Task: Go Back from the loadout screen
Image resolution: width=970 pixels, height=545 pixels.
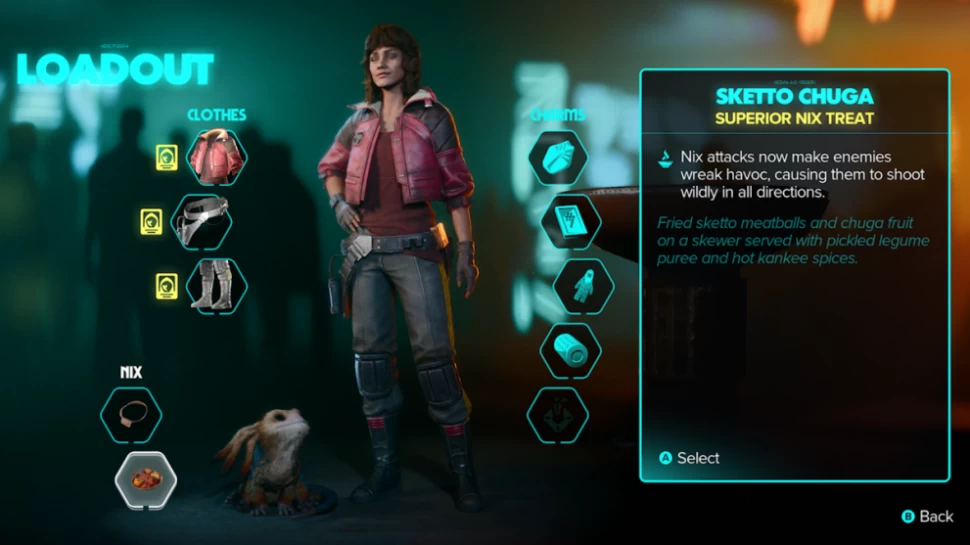Action: 927,516
